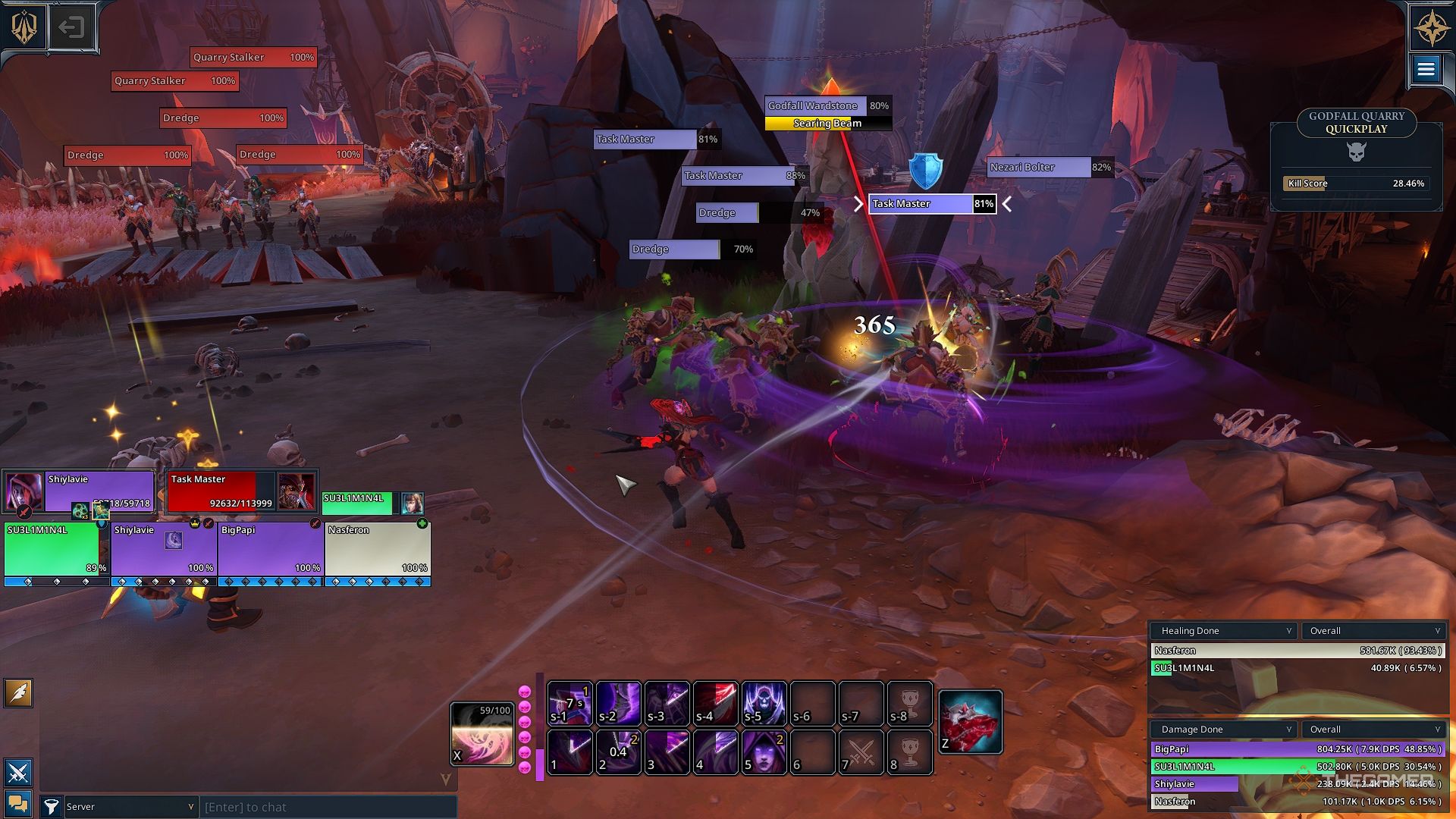Image resolution: width=1456 pixels, height=819 pixels.
Task: Click the exit arrow button
Action: click(71, 28)
